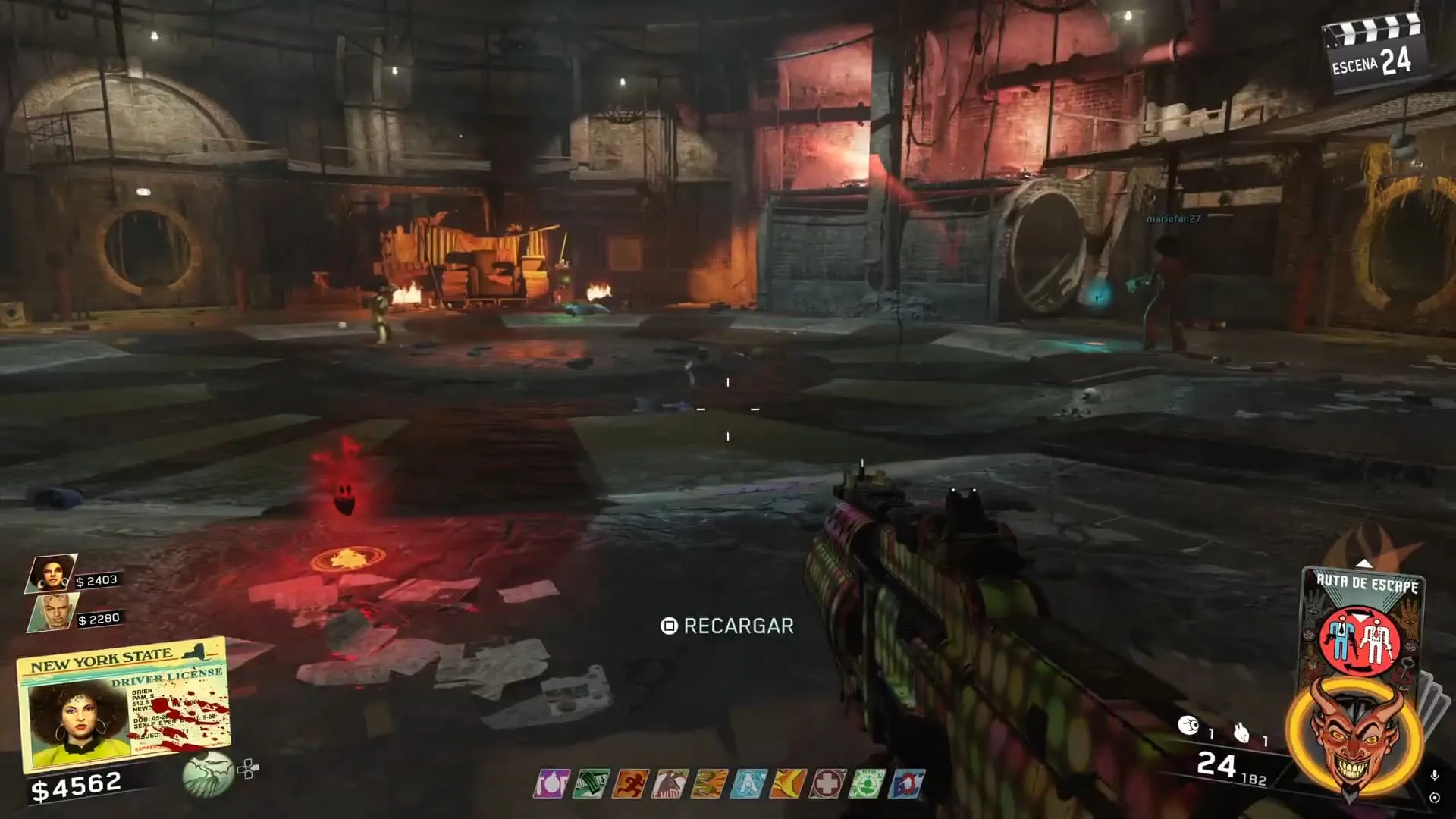Screen dimensions: 1456x819
Task: Toggle the microphone icon
Action: coord(1434,776)
